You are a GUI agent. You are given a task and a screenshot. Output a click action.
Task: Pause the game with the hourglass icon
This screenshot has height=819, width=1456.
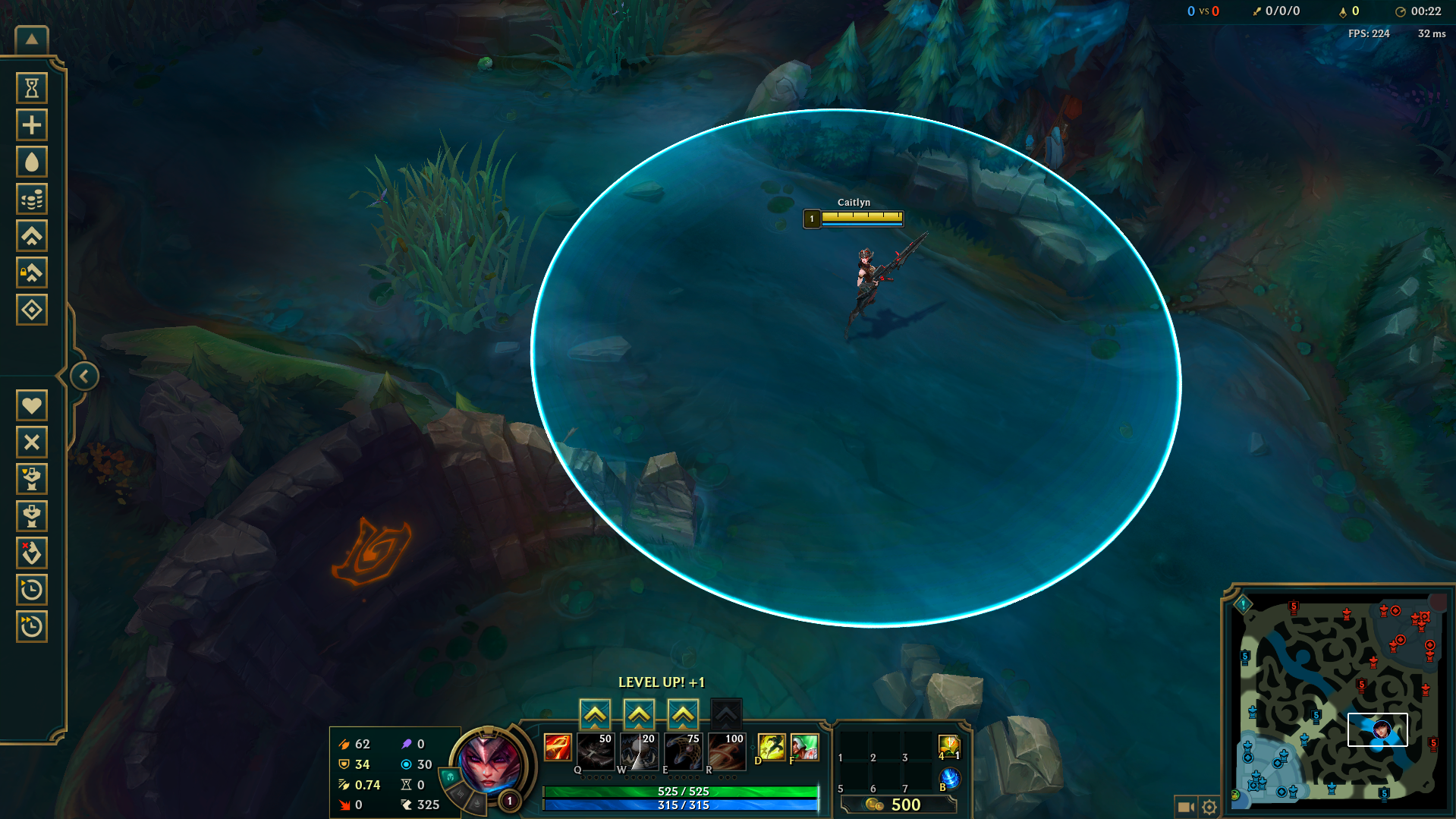point(32,87)
